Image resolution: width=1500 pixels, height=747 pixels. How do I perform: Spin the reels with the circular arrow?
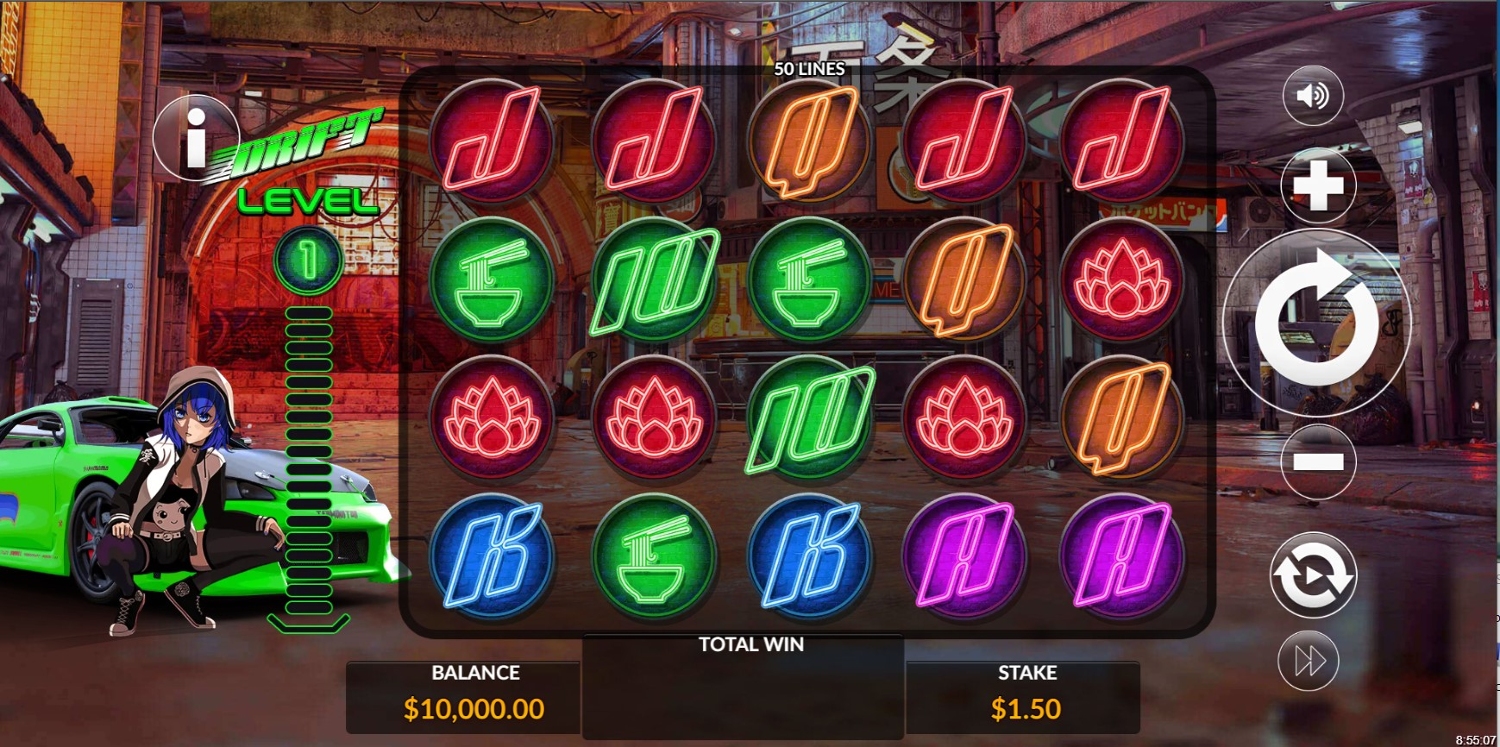tap(1316, 322)
